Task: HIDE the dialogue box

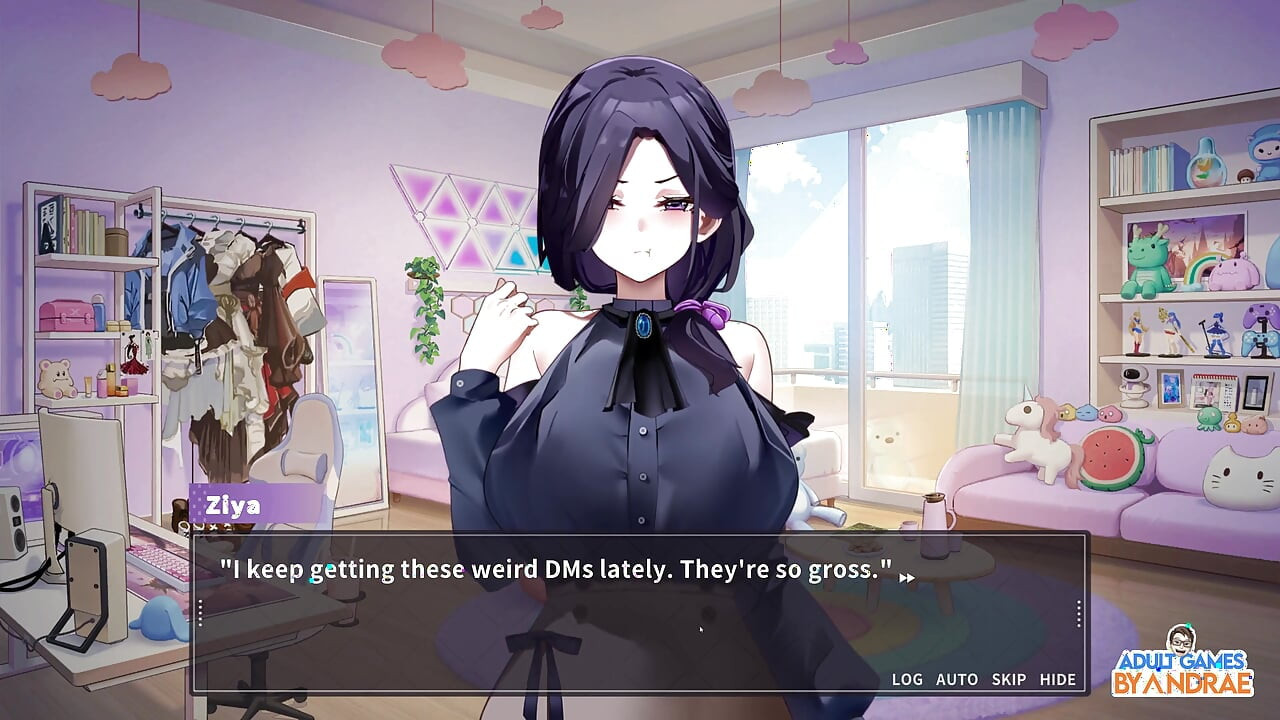Action: 1059,679
